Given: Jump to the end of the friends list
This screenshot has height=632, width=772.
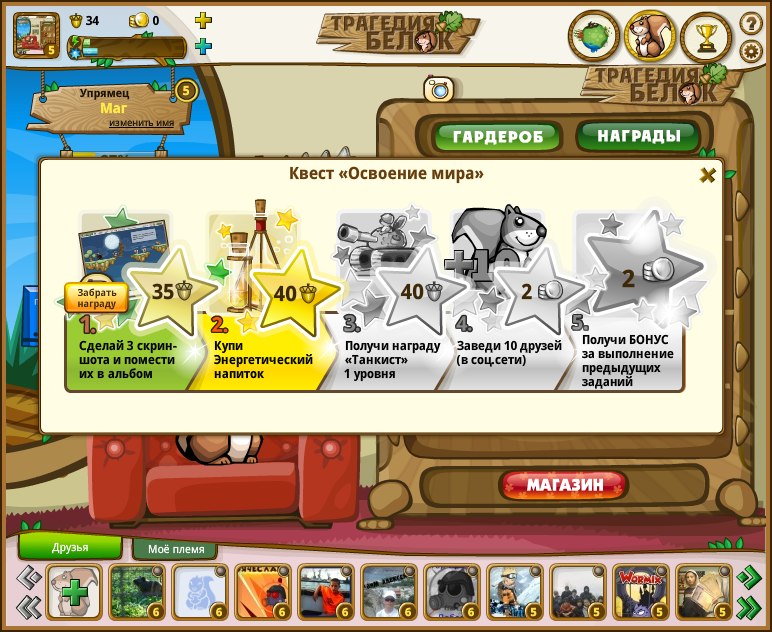Looking at the screenshot, I should point(748,606).
